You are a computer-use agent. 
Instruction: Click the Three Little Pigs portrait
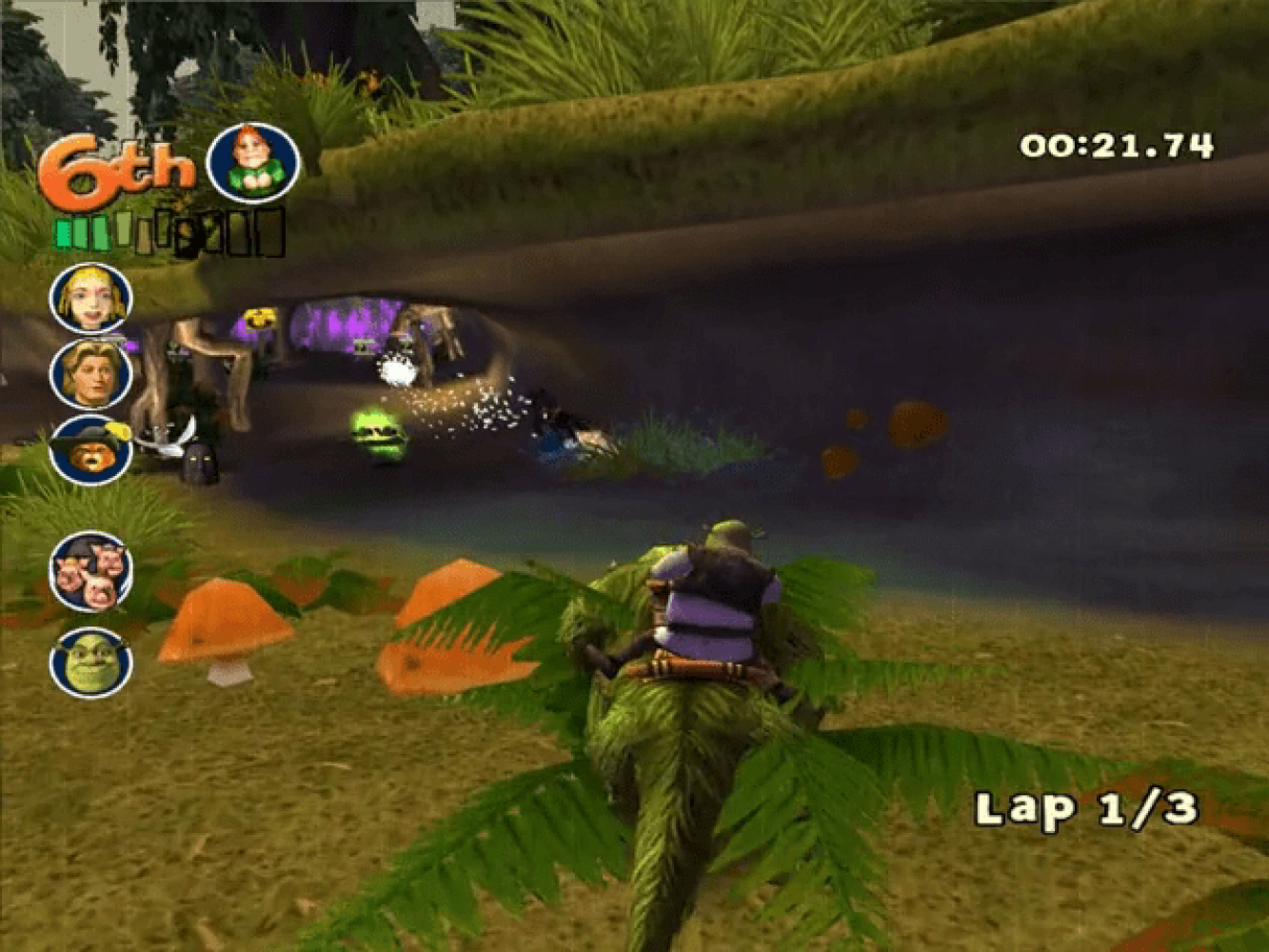coord(91,571)
